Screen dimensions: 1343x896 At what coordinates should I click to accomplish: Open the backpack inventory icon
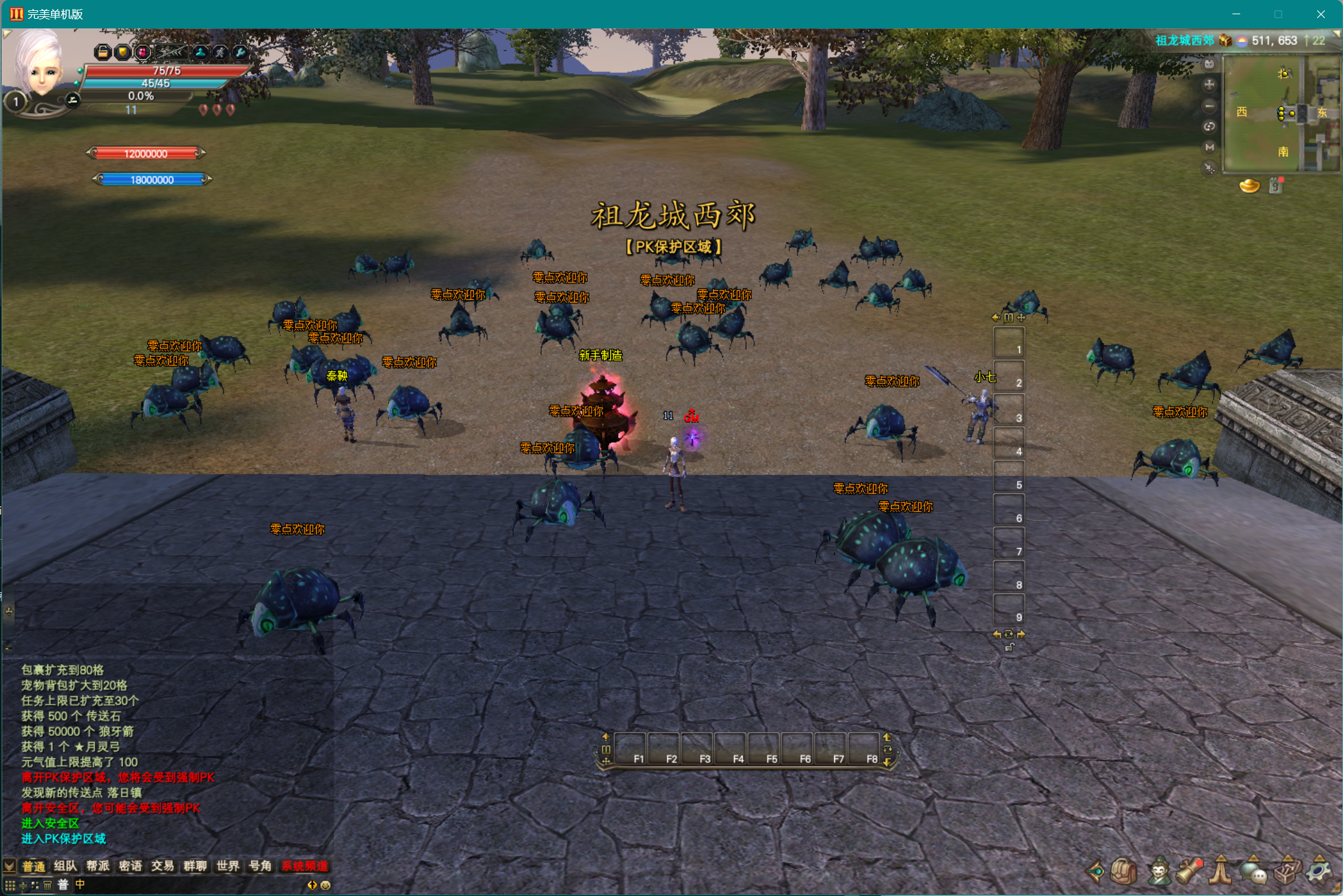tap(1124, 871)
